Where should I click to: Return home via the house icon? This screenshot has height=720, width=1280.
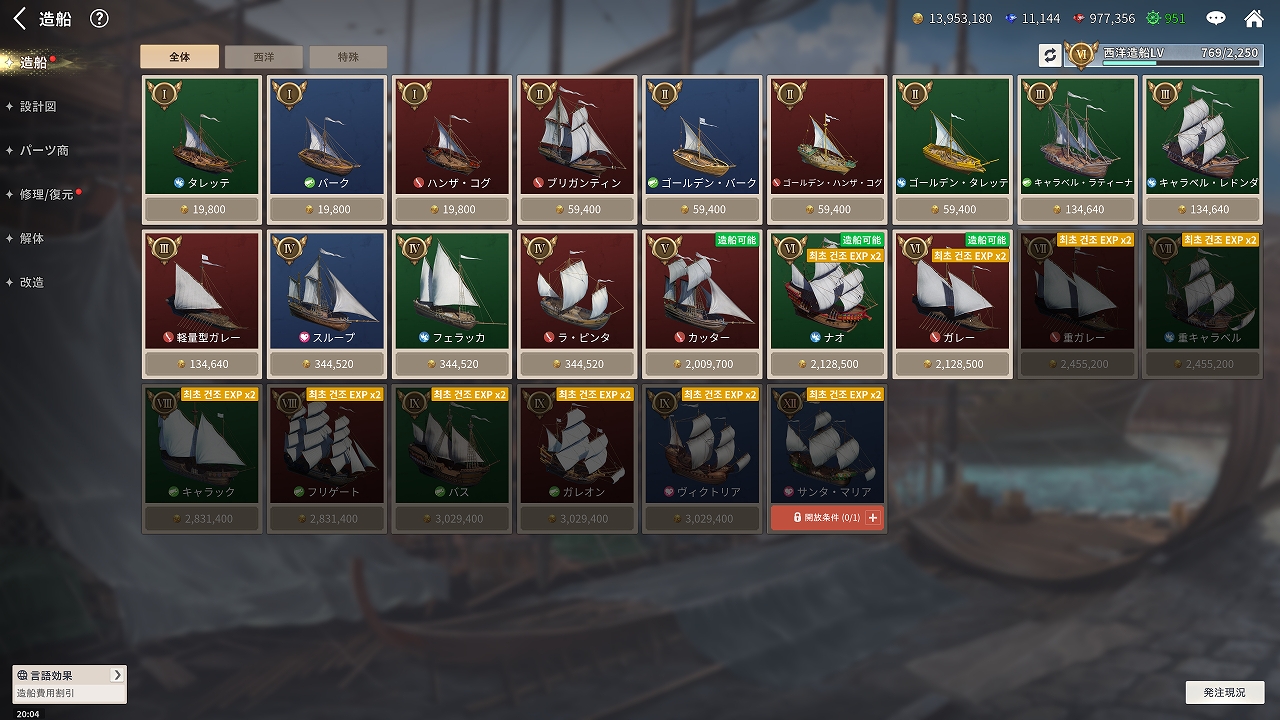tap(1253, 18)
